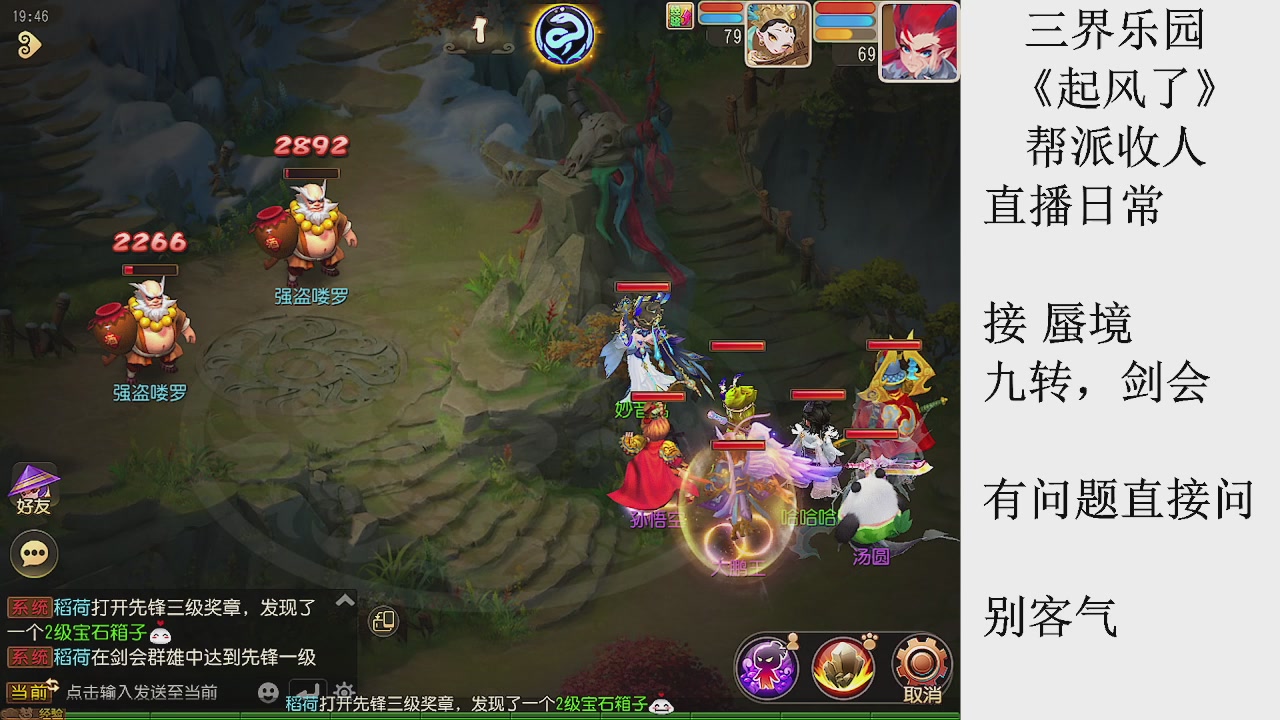
Task: Click the emoji face icon in the chat bar
Action: click(266, 690)
